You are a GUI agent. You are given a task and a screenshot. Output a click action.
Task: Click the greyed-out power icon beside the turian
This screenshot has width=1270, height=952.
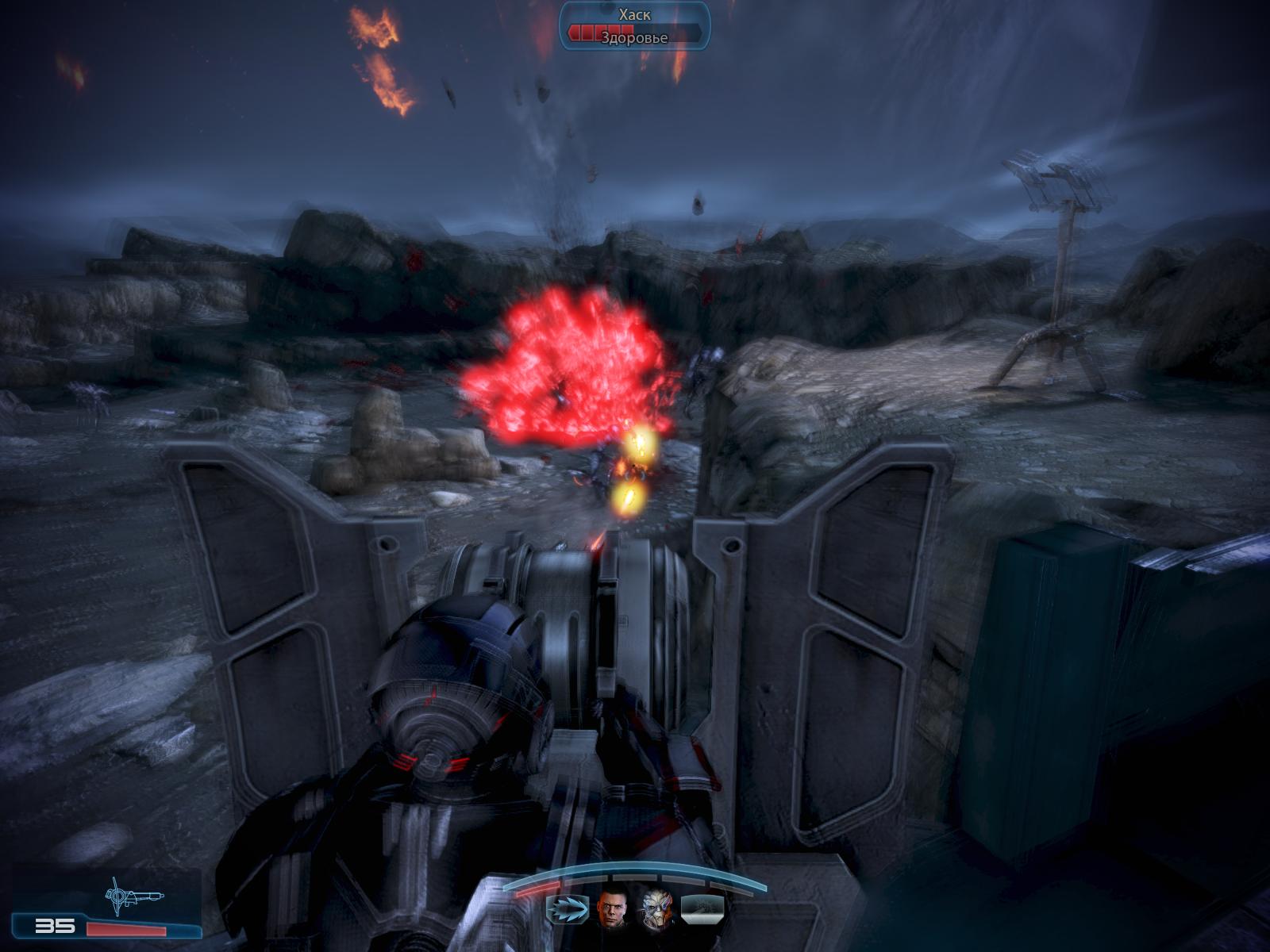point(702,908)
